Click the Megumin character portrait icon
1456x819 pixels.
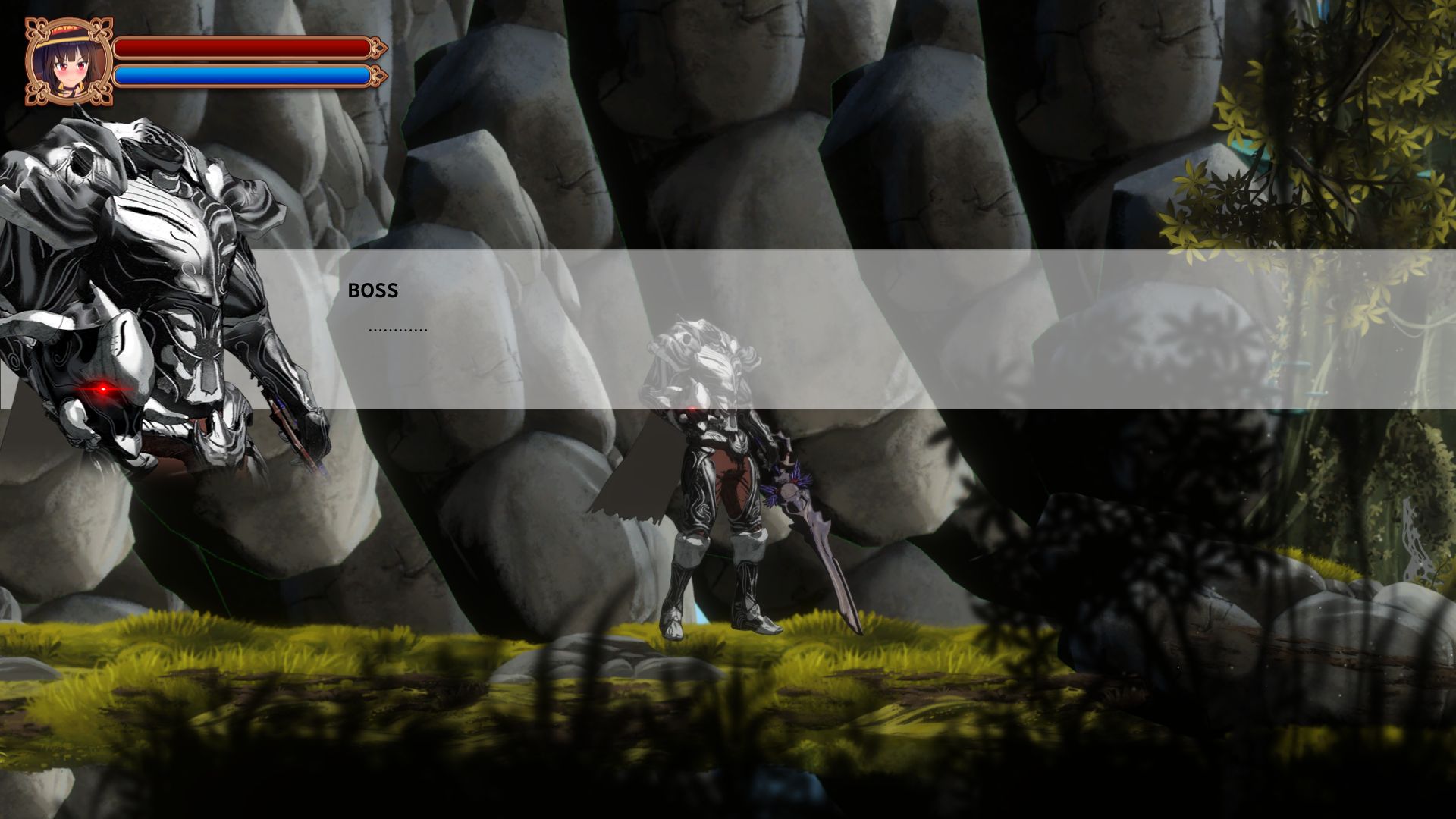[68, 61]
